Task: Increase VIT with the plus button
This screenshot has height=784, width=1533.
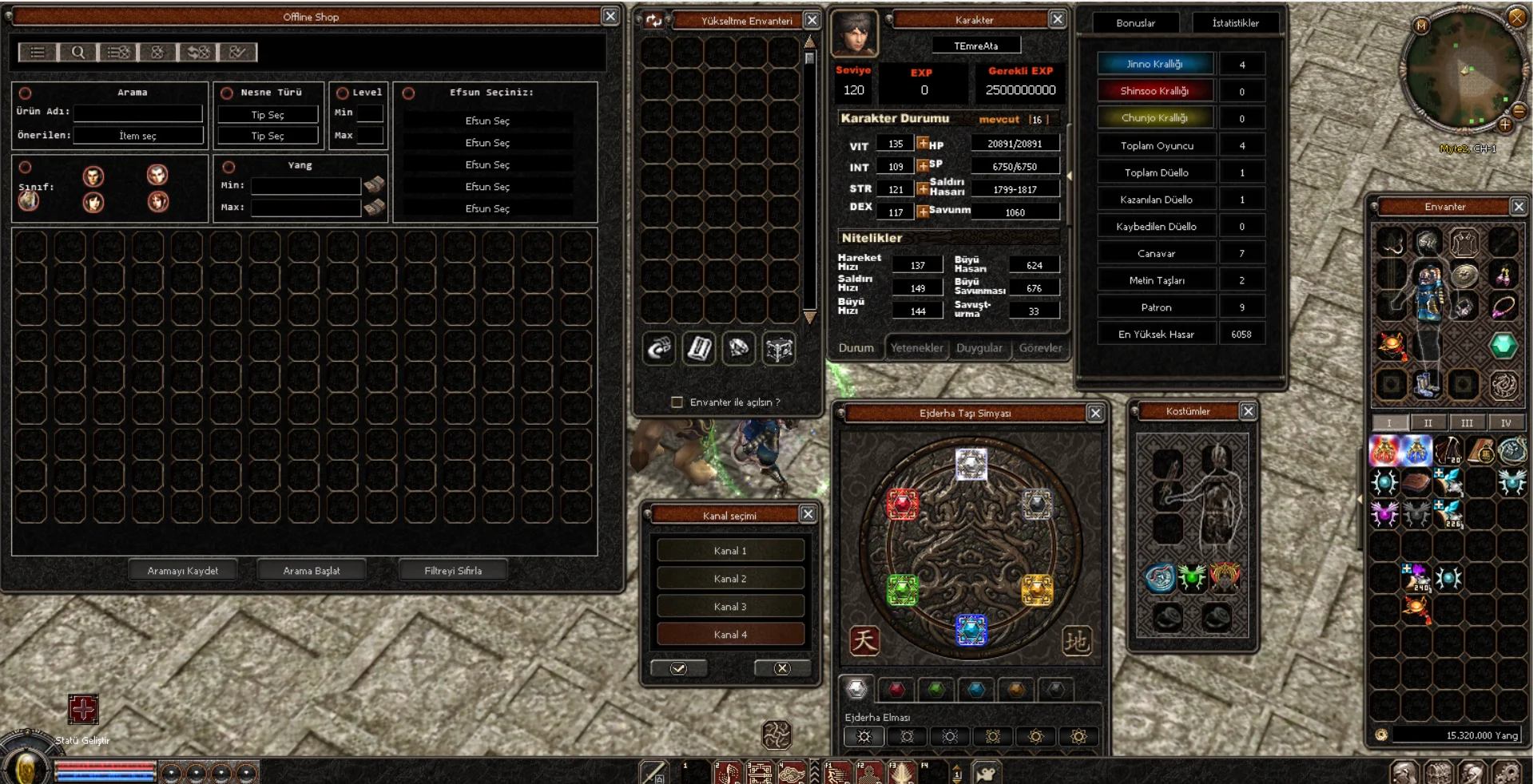Action: pyautogui.click(x=923, y=144)
